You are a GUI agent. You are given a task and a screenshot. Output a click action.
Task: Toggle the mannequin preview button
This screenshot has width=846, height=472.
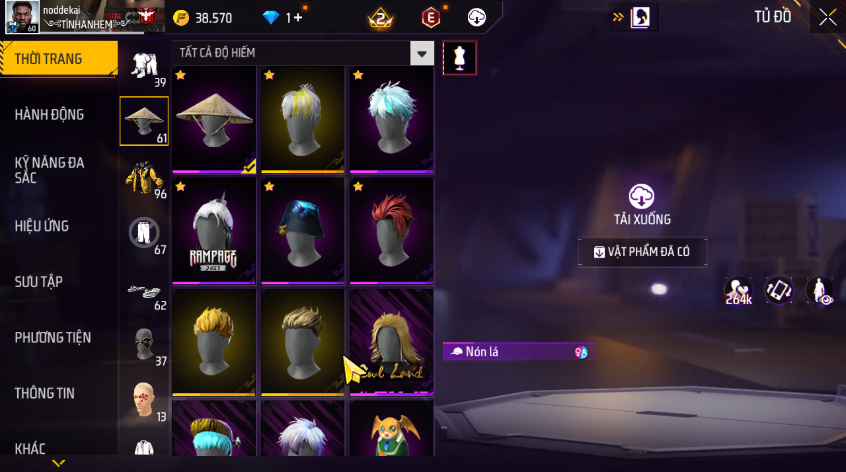[x=459, y=57]
